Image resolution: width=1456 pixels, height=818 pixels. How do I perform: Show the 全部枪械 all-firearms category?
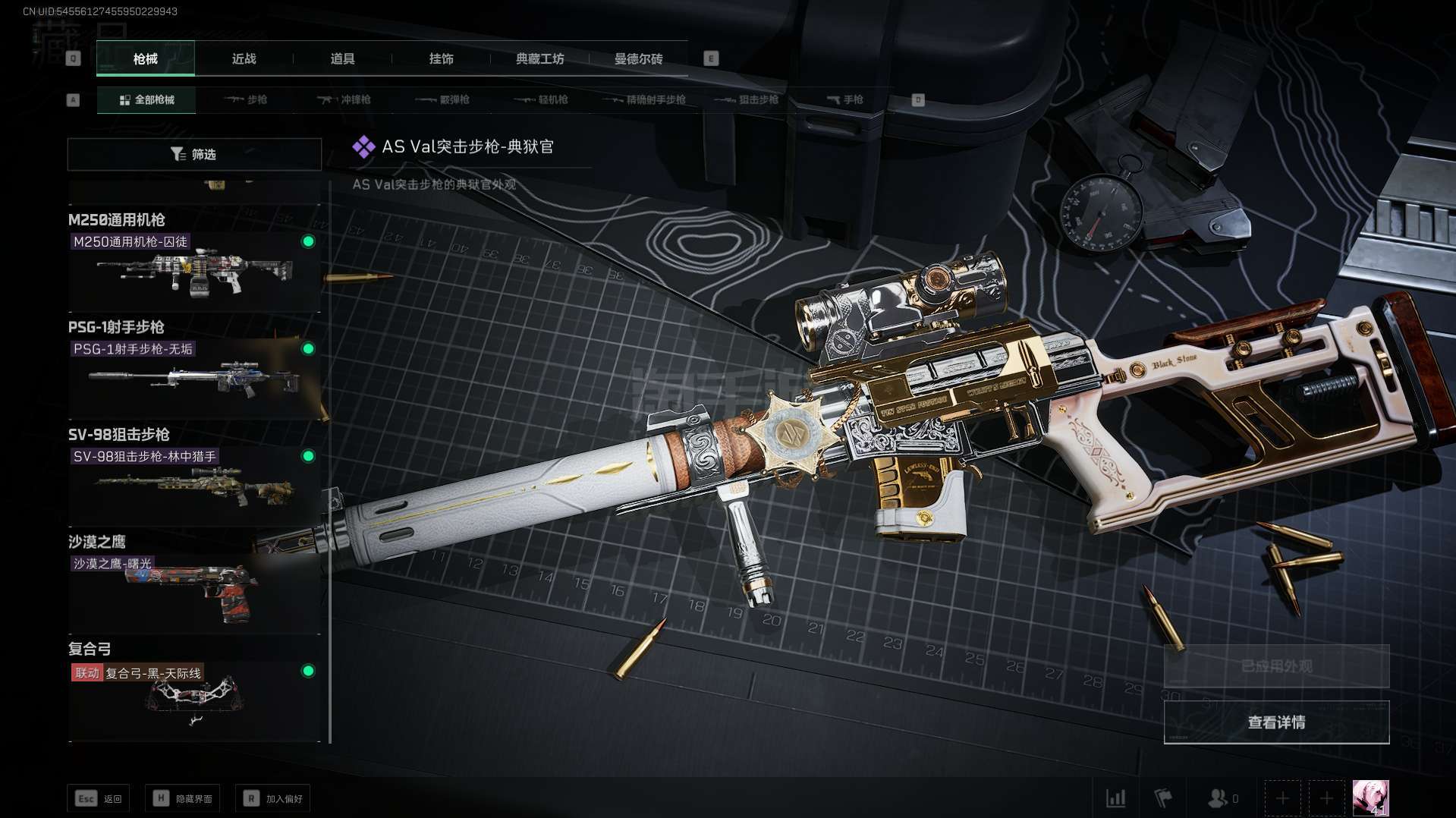click(x=146, y=100)
